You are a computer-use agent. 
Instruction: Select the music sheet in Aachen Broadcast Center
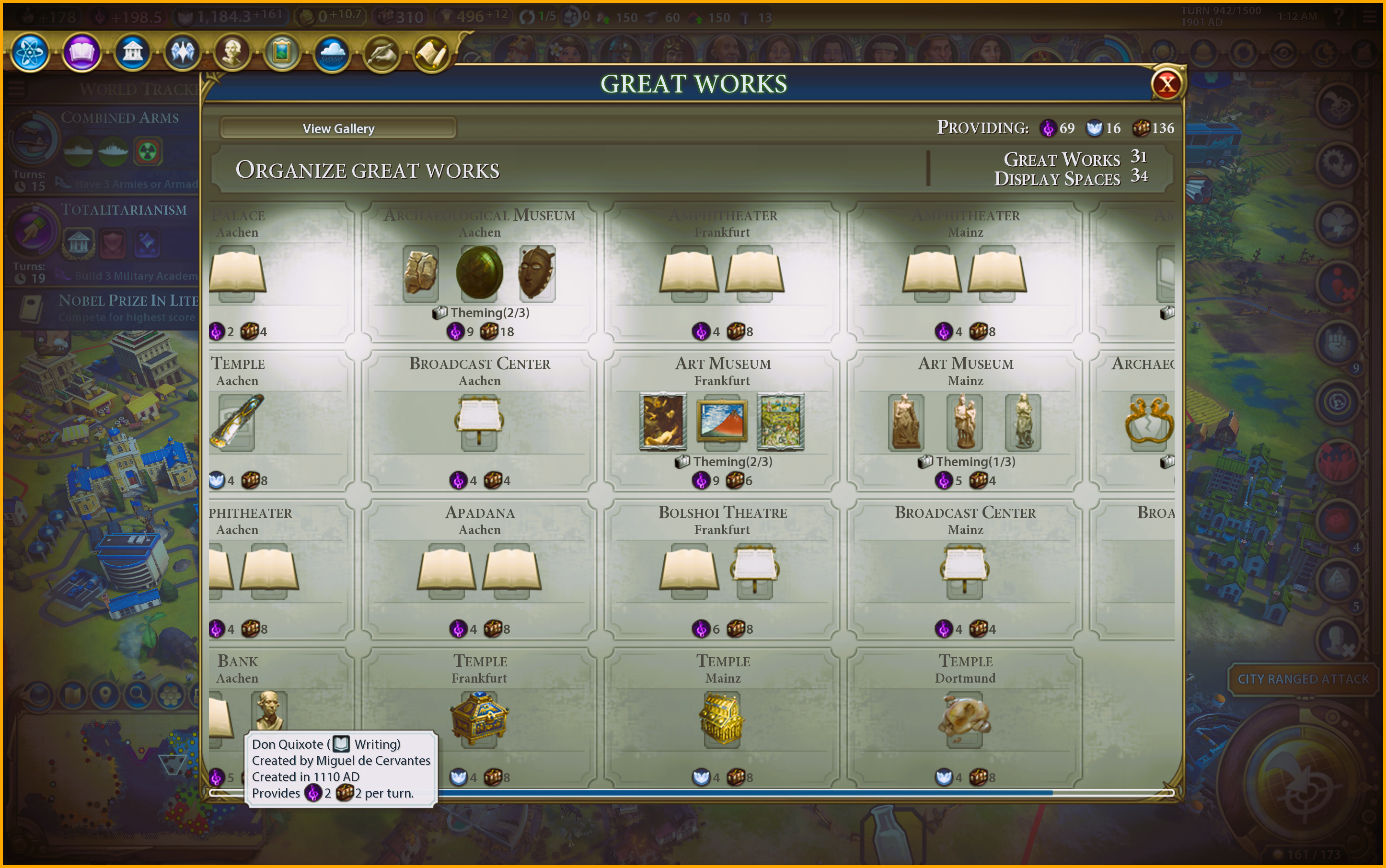[x=479, y=422]
